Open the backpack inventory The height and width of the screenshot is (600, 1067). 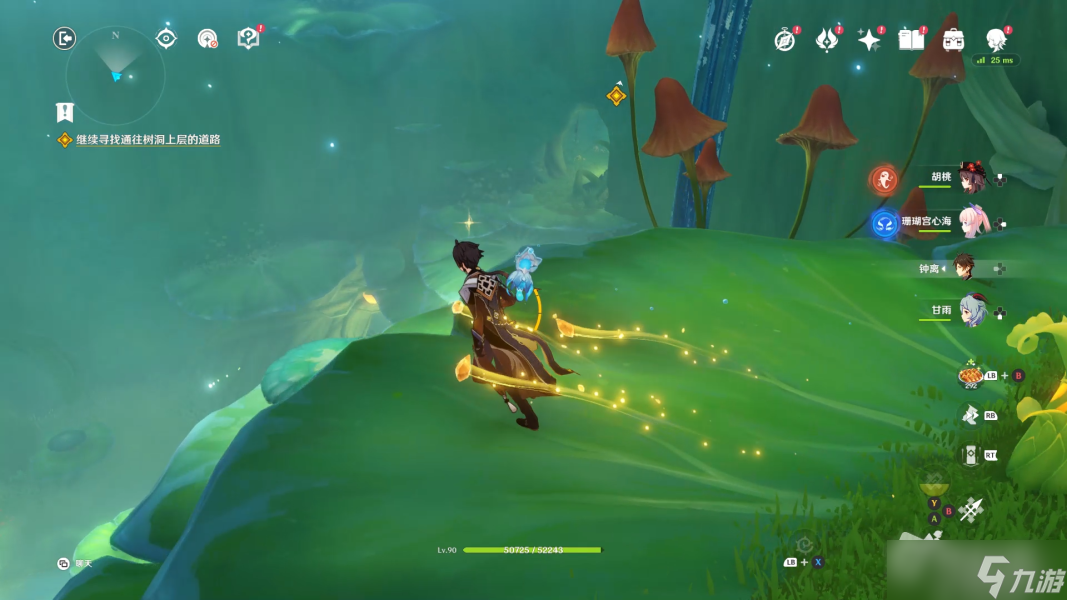tap(953, 40)
